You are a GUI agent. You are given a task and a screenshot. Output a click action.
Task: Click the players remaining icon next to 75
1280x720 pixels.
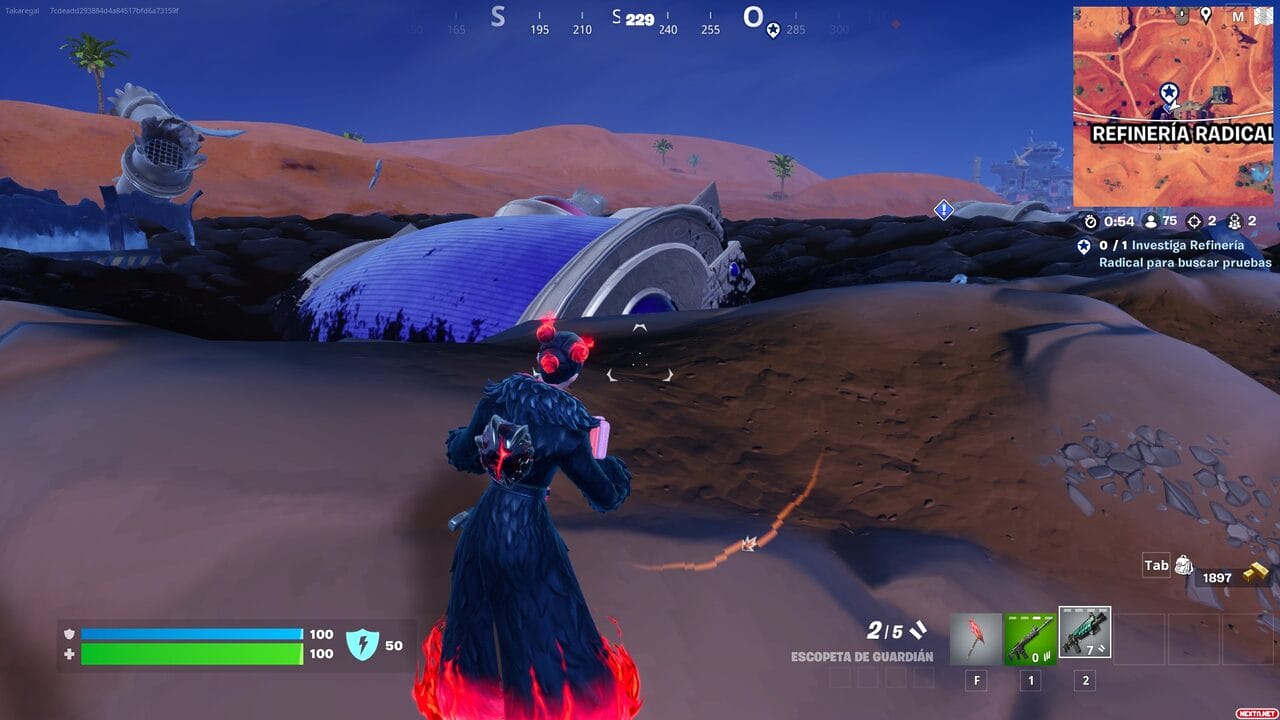pos(1150,221)
